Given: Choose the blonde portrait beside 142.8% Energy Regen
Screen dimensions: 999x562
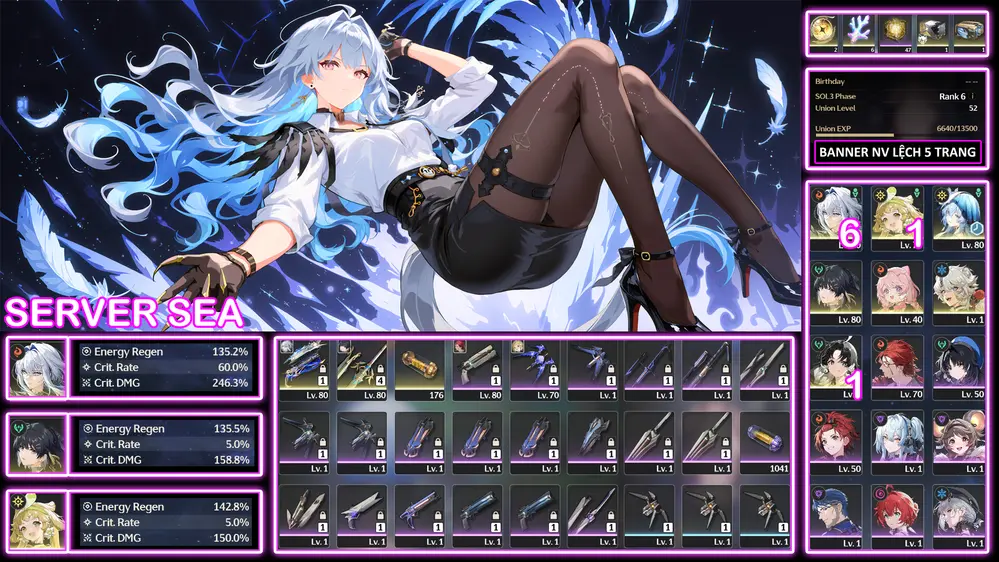Looking at the screenshot, I should [37, 520].
